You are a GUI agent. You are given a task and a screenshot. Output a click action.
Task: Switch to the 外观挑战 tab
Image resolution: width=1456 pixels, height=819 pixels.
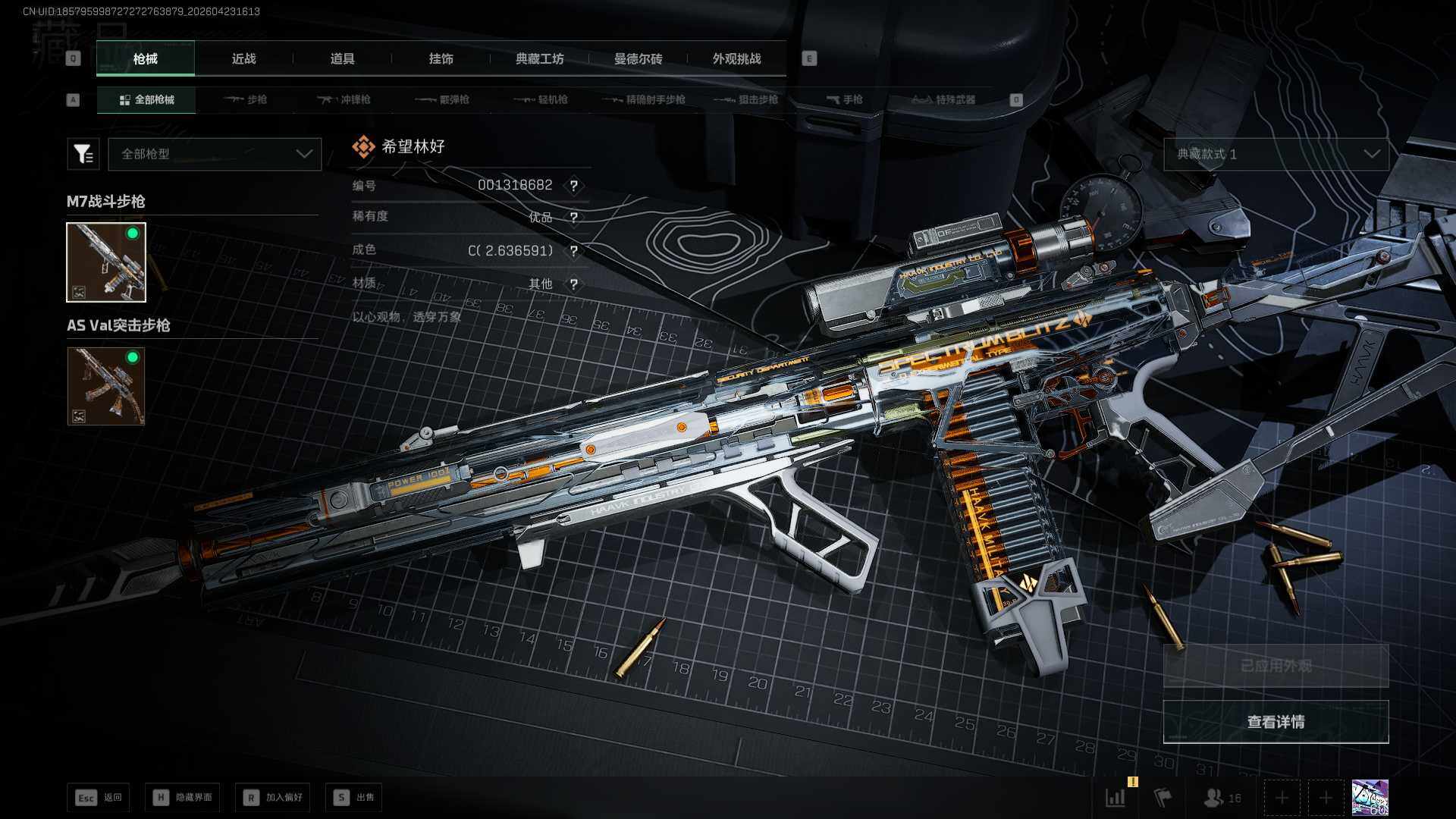point(736,59)
